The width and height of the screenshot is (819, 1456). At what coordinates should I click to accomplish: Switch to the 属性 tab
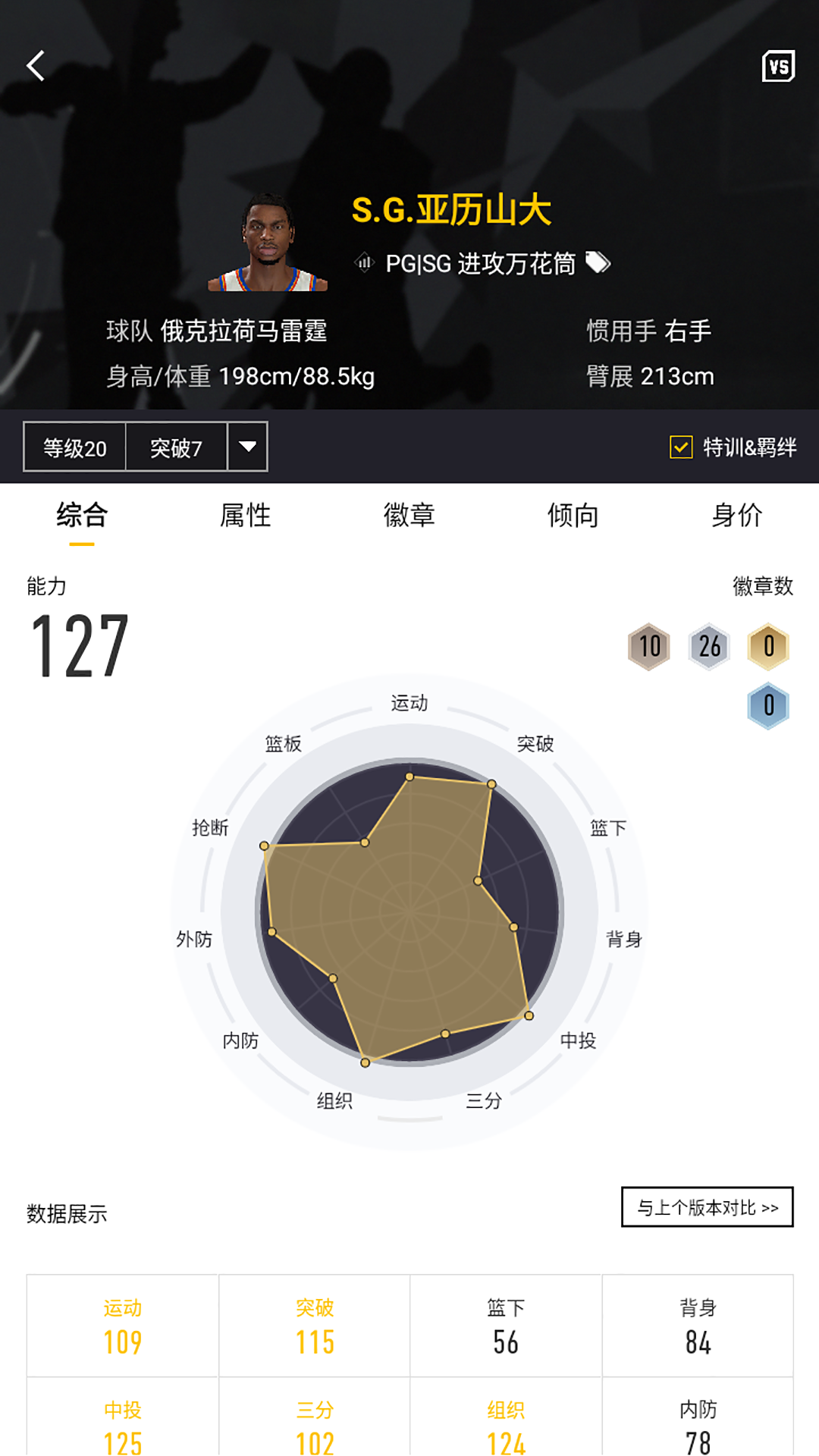pyautogui.click(x=245, y=516)
